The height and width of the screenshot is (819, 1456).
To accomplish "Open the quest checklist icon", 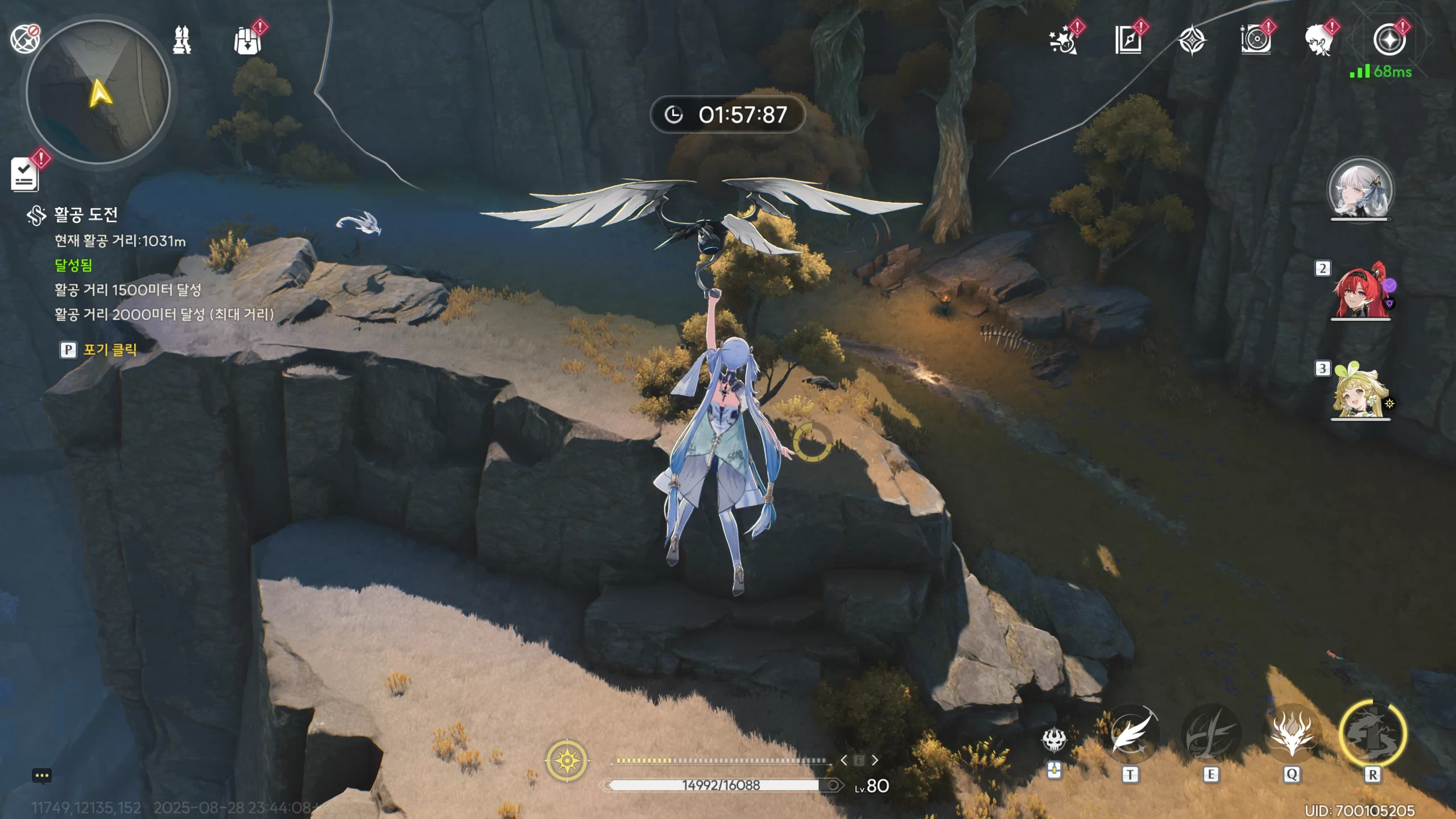I will coord(25,174).
